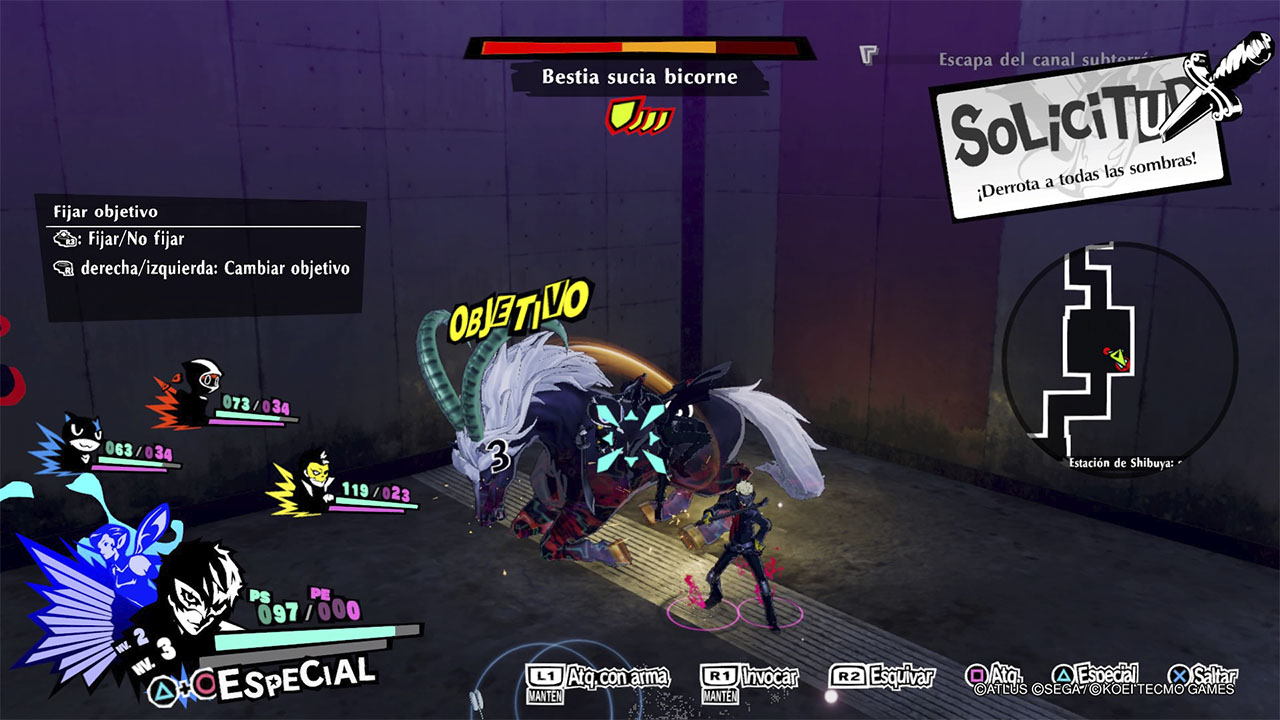The height and width of the screenshot is (720, 1280).
Task: Open the Solicitud request card
Action: click(1080, 139)
